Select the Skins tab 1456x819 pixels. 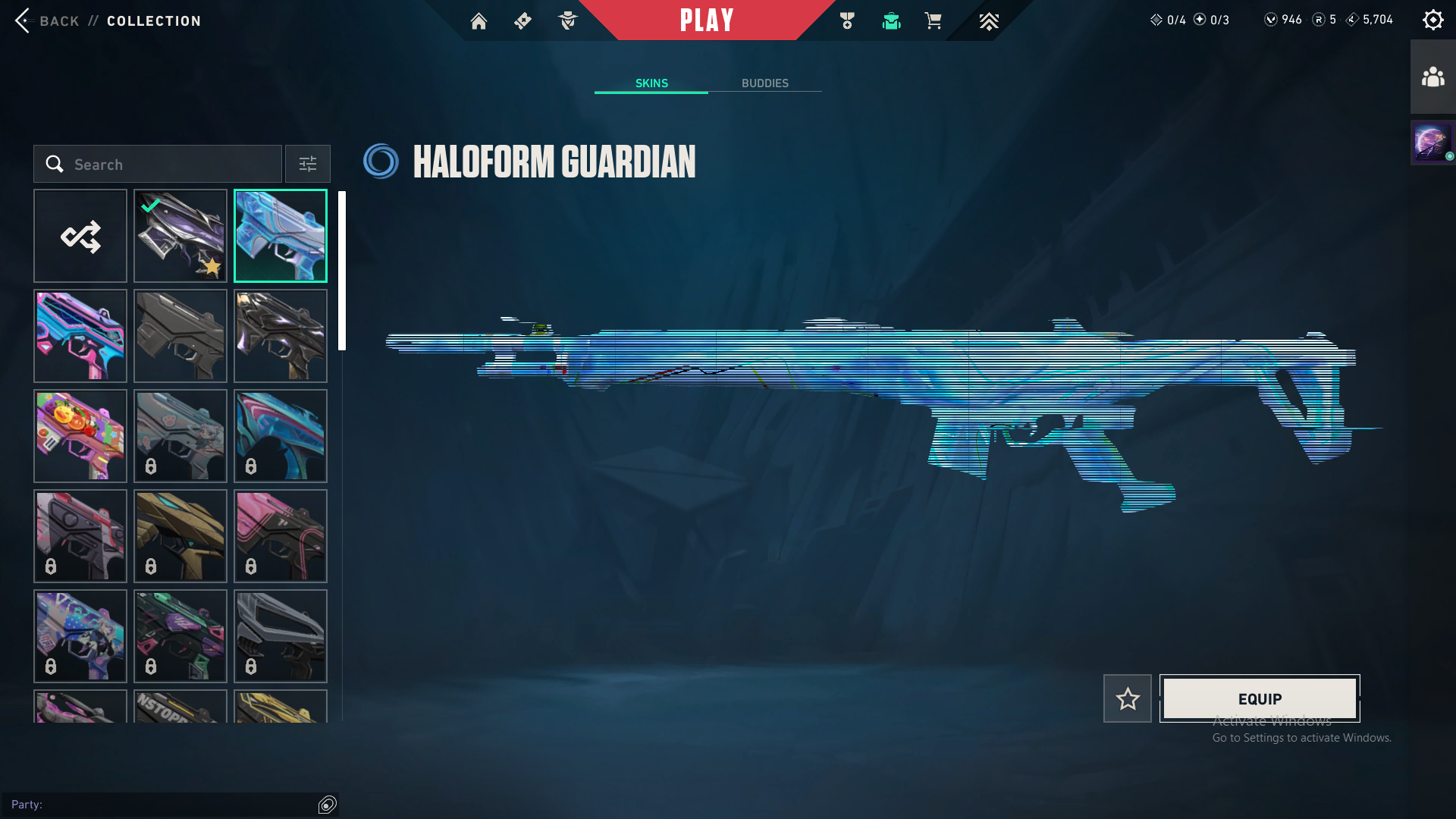point(651,83)
